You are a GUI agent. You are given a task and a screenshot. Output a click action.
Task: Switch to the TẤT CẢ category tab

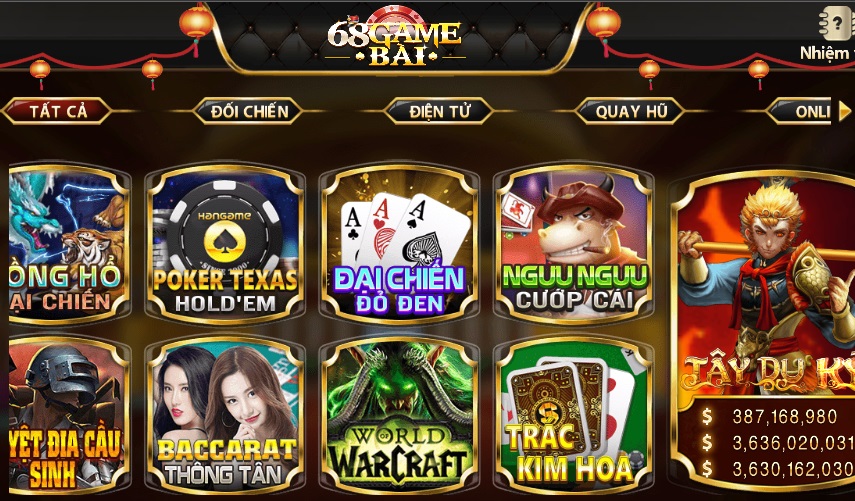tap(57, 111)
